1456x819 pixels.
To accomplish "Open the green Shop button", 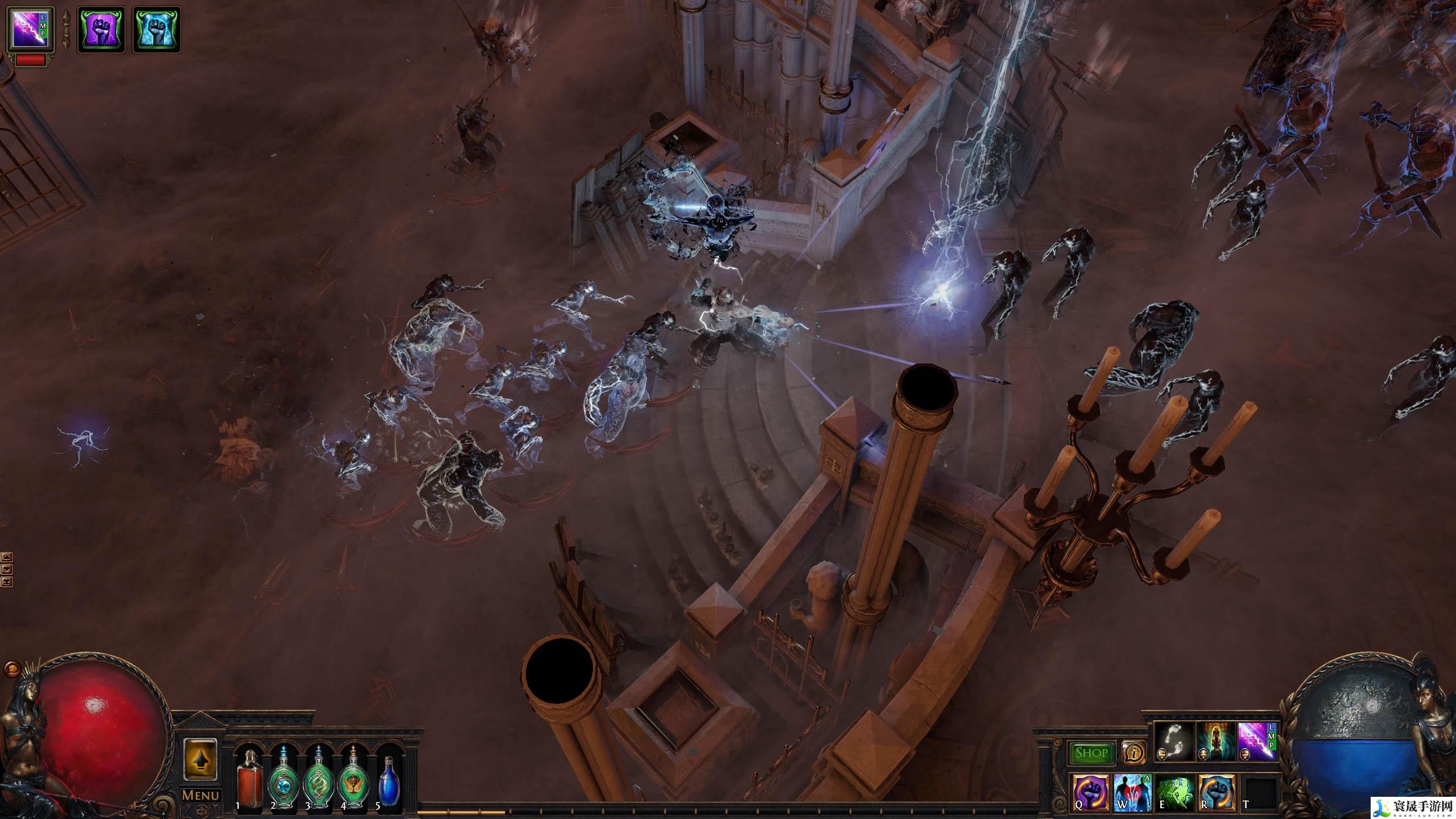I will coord(1091,754).
